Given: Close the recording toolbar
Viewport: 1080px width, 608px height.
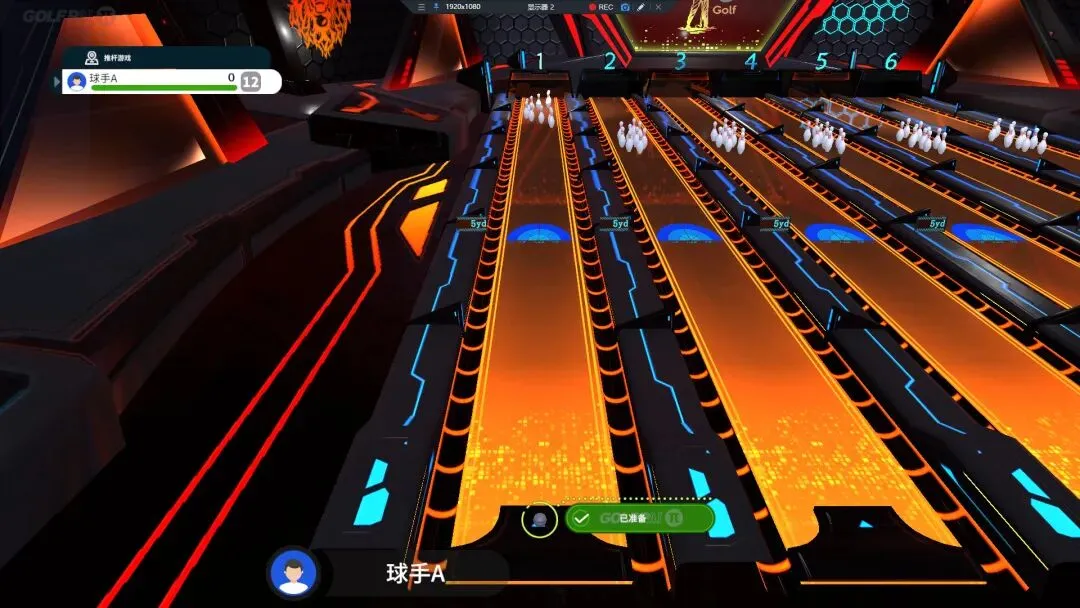Looking at the screenshot, I should [x=656, y=6].
